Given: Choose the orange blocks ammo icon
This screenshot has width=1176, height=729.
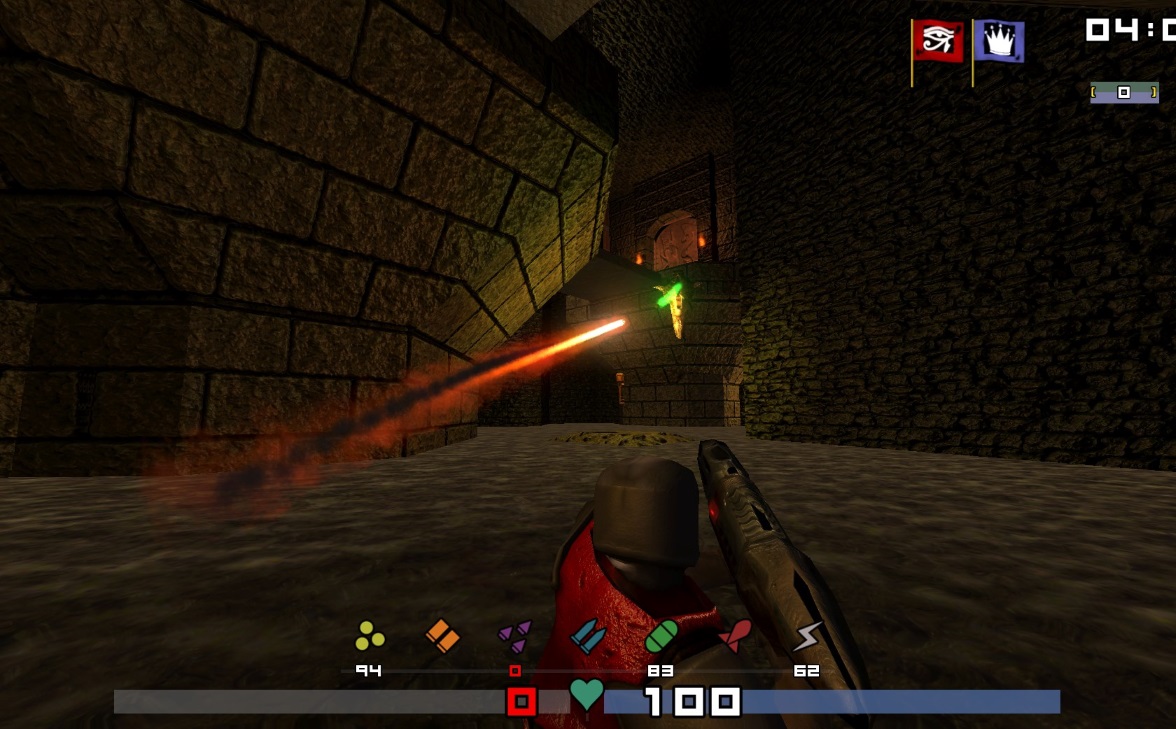Looking at the screenshot, I should (443, 635).
